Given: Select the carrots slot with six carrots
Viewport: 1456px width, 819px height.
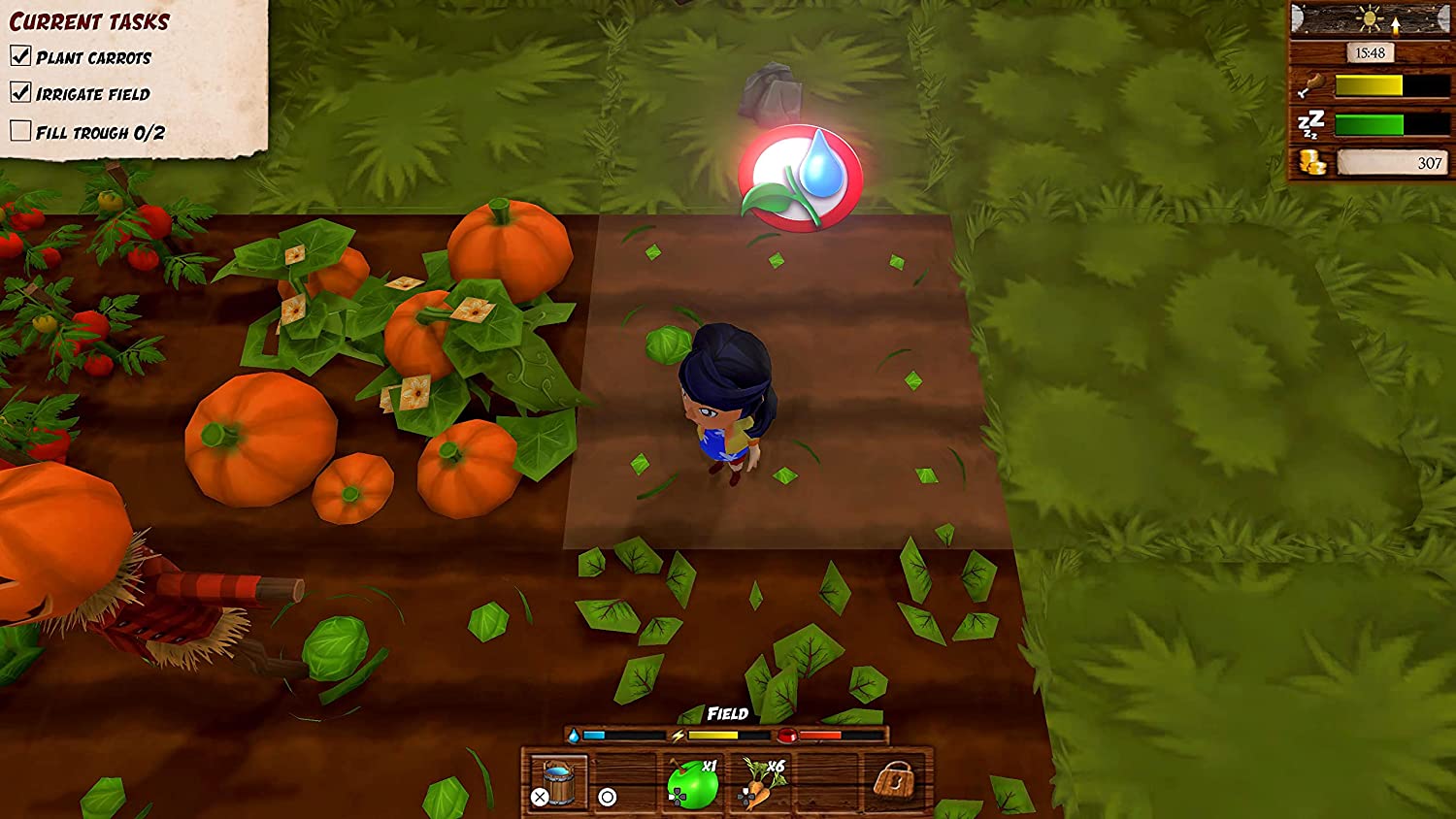Looking at the screenshot, I should tap(761, 784).
